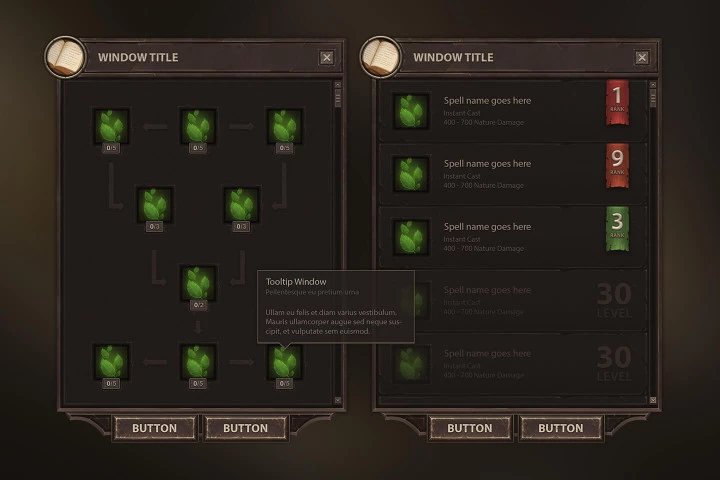Click the spell list scrollbar's down arrow
This screenshot has width=720, height=480.
click(653, 401)
